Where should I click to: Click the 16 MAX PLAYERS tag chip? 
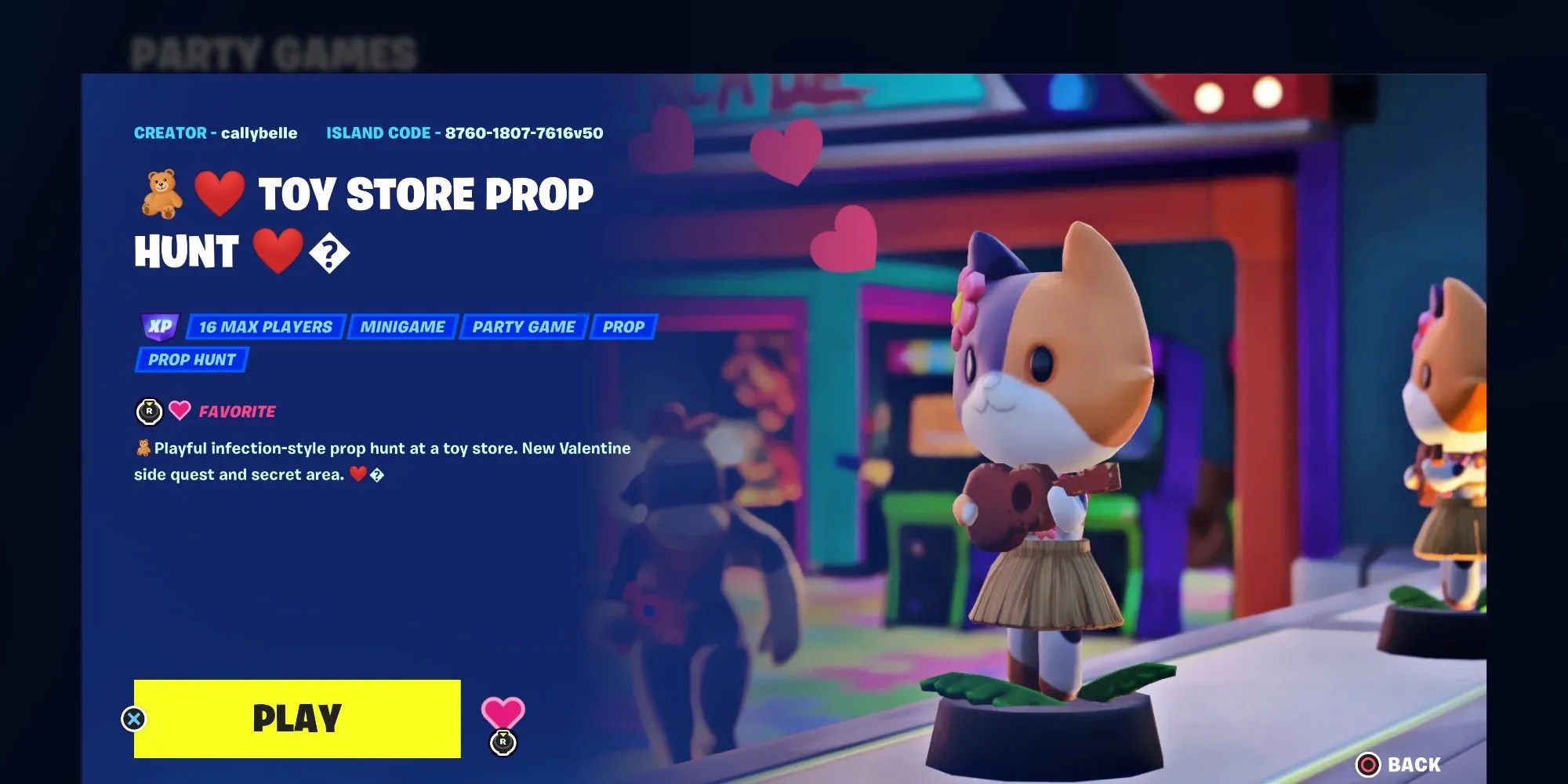point(264,327)
